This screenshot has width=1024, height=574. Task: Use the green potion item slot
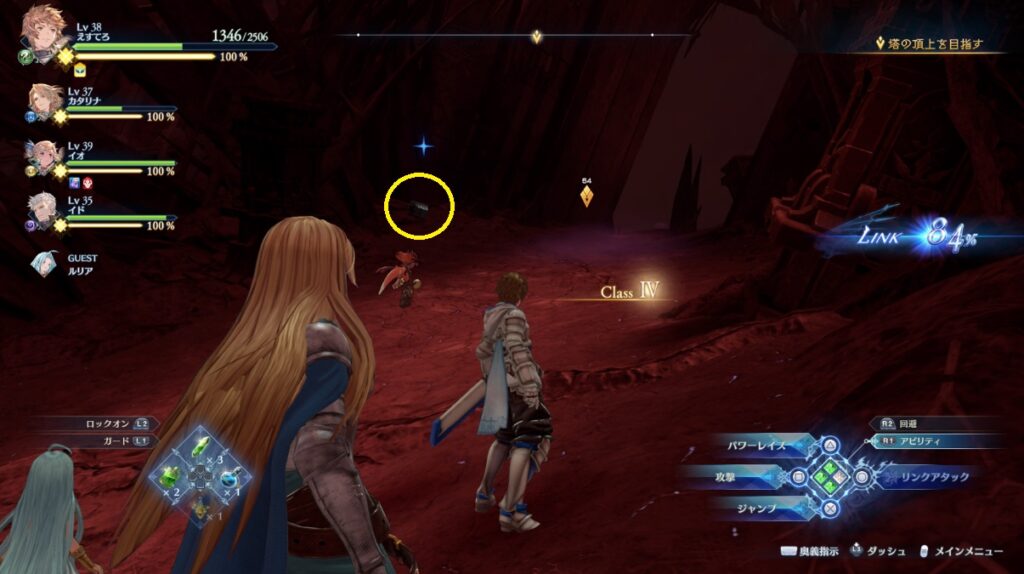[171, 477]
